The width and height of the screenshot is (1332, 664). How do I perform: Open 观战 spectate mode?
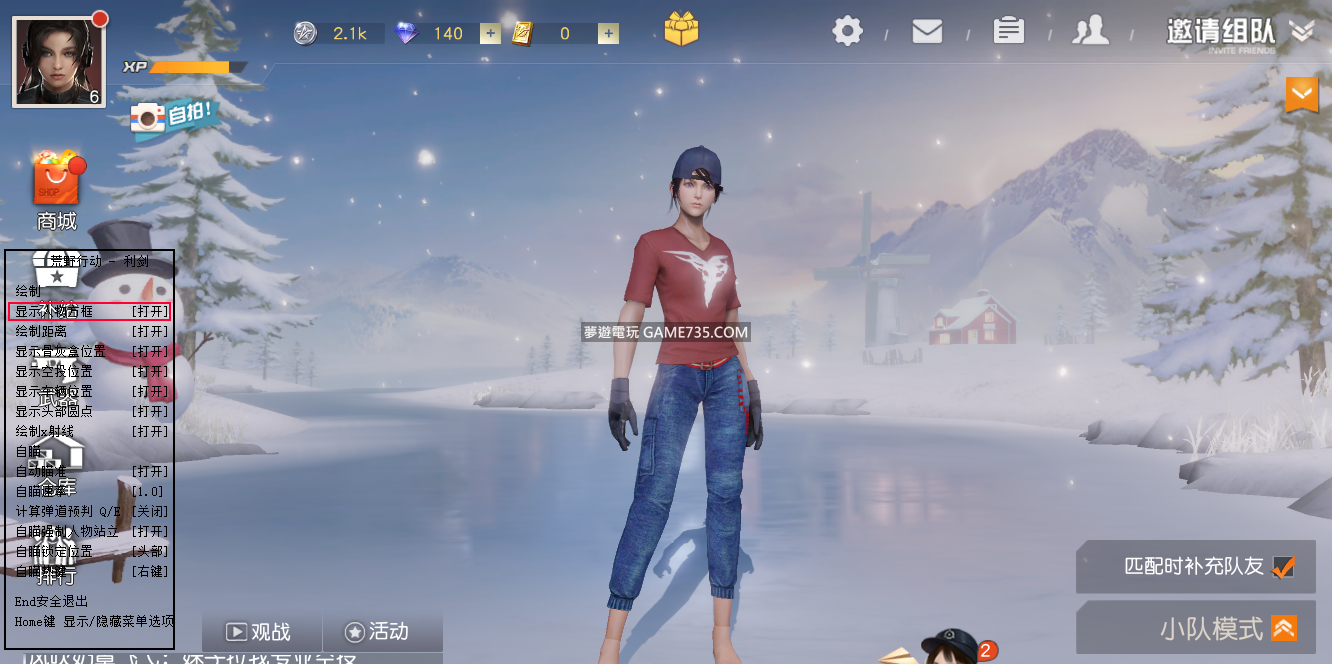[259, 632]
